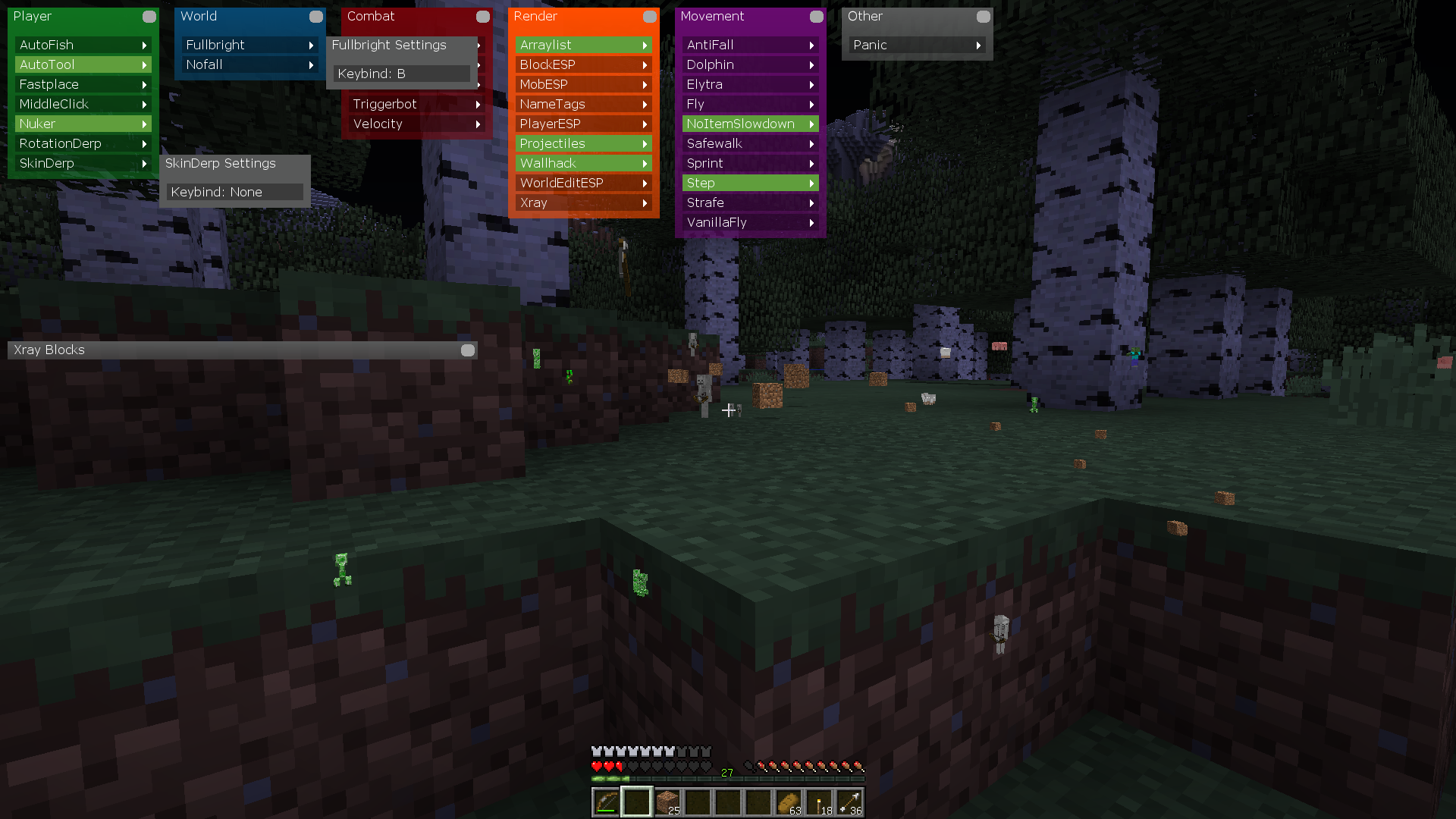This screenshot has height=819, width=1456.
Task: Change the Fullbright keybind field
Action: coord(402,74)
